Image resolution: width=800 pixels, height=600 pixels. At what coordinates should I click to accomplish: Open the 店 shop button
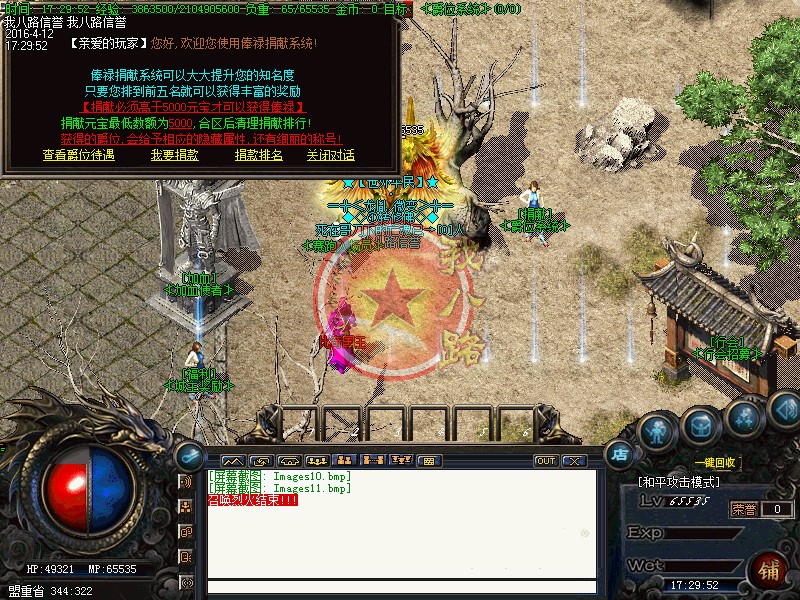click(620, 453)
